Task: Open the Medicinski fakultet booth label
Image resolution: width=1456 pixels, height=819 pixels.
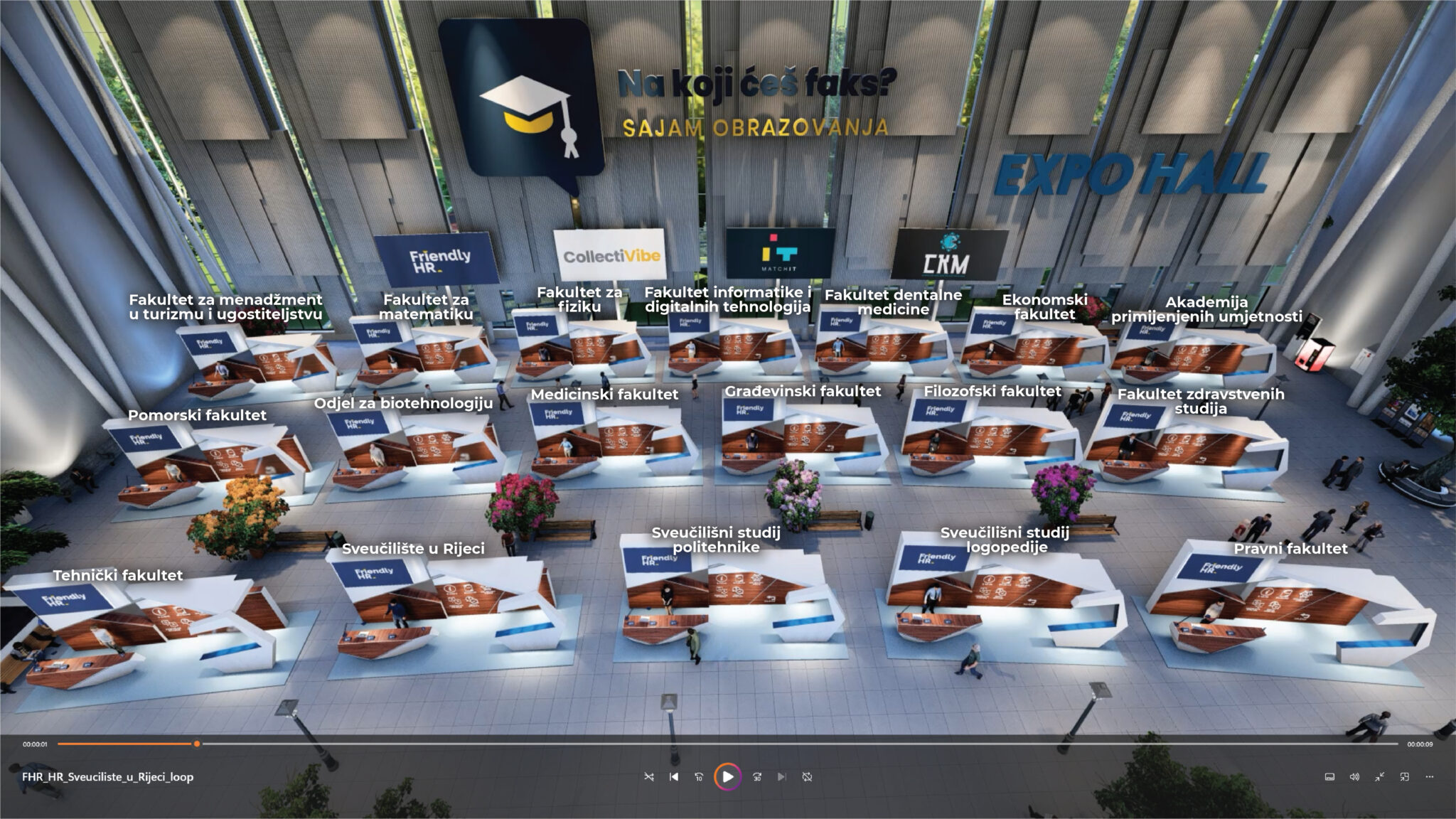Action: (x=604, y=395)
